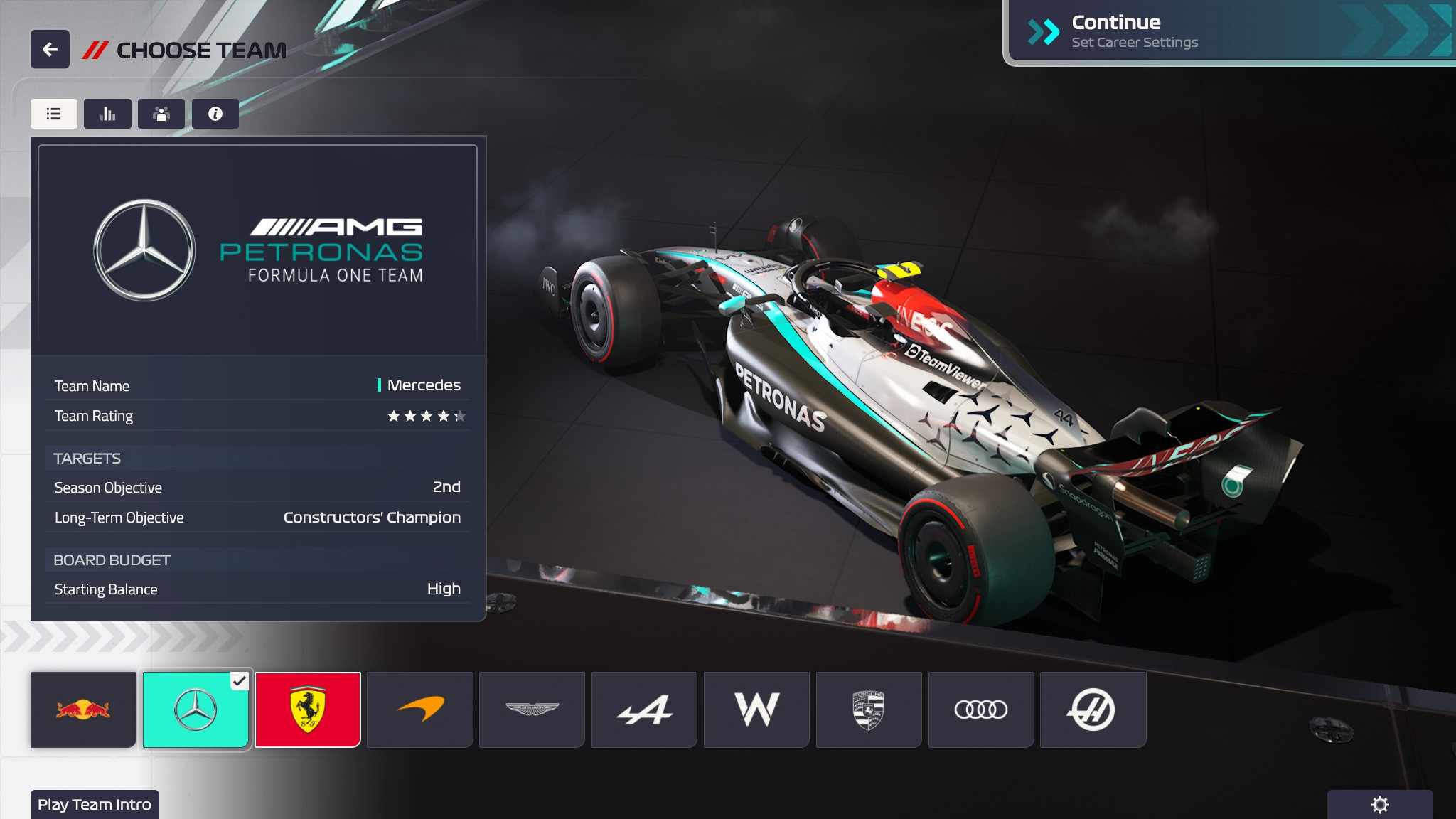Viewport: 1456px width, 819px height.
Task: Choose the Mercedes team tile
Action: point(196,710)
